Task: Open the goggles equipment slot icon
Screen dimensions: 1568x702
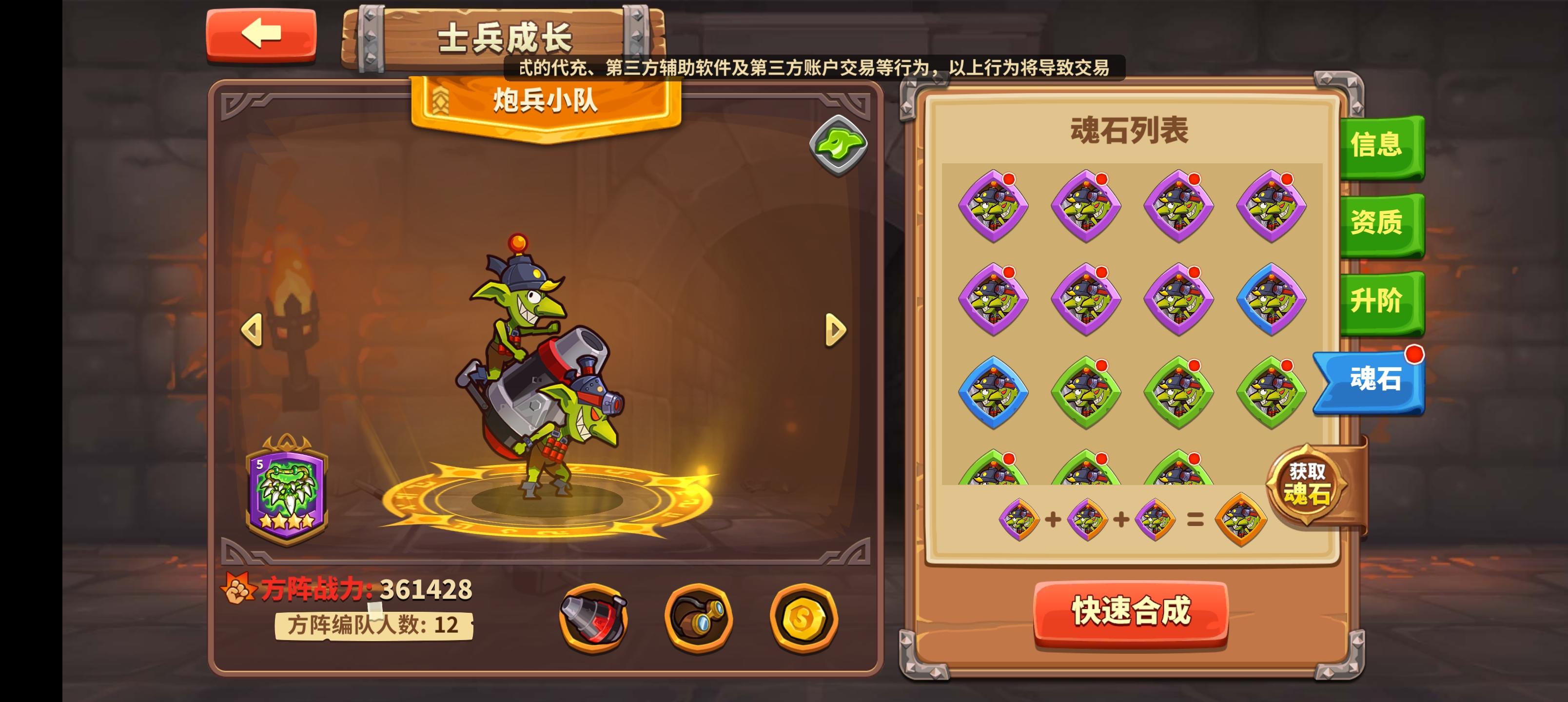Action: point(699,619)
